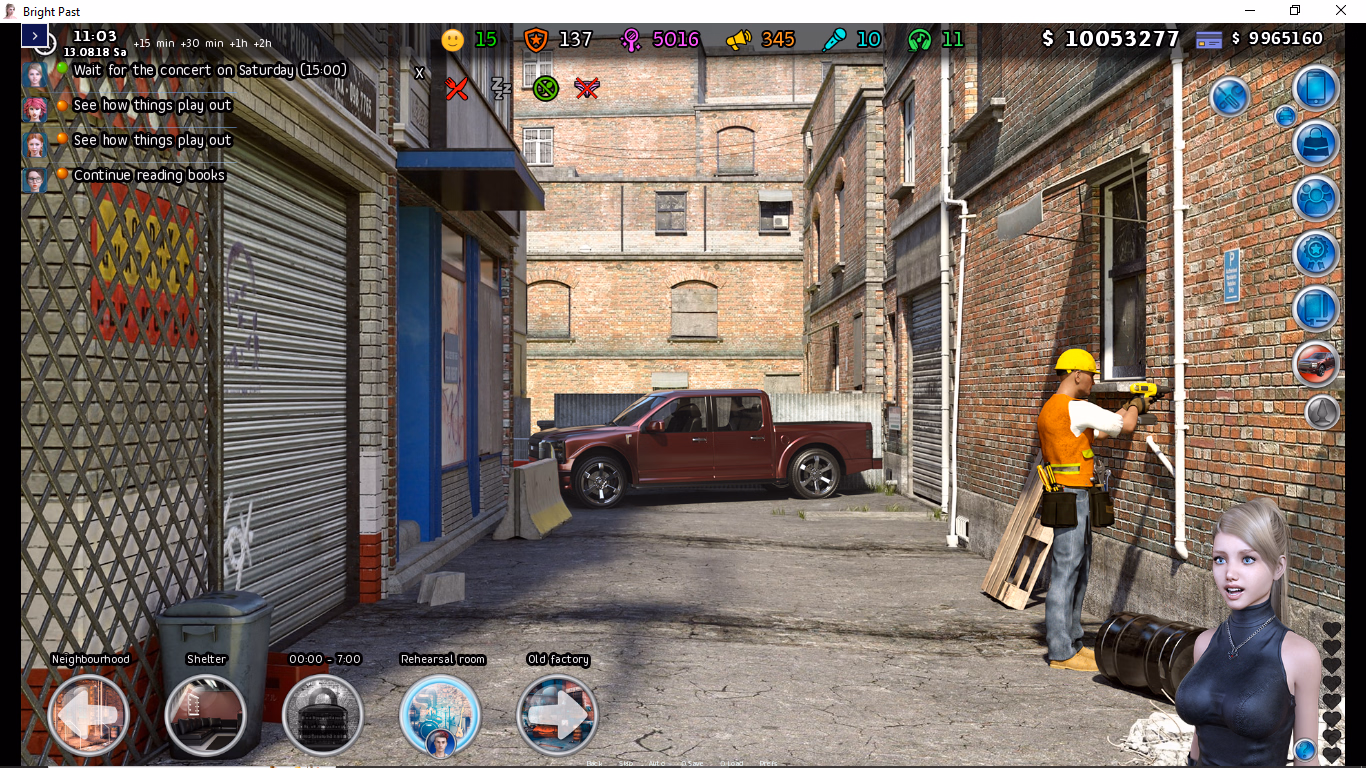Skip ahead +2h
Screen dimensions: 1366x768
pyautogui.click(x=262, y=43)
